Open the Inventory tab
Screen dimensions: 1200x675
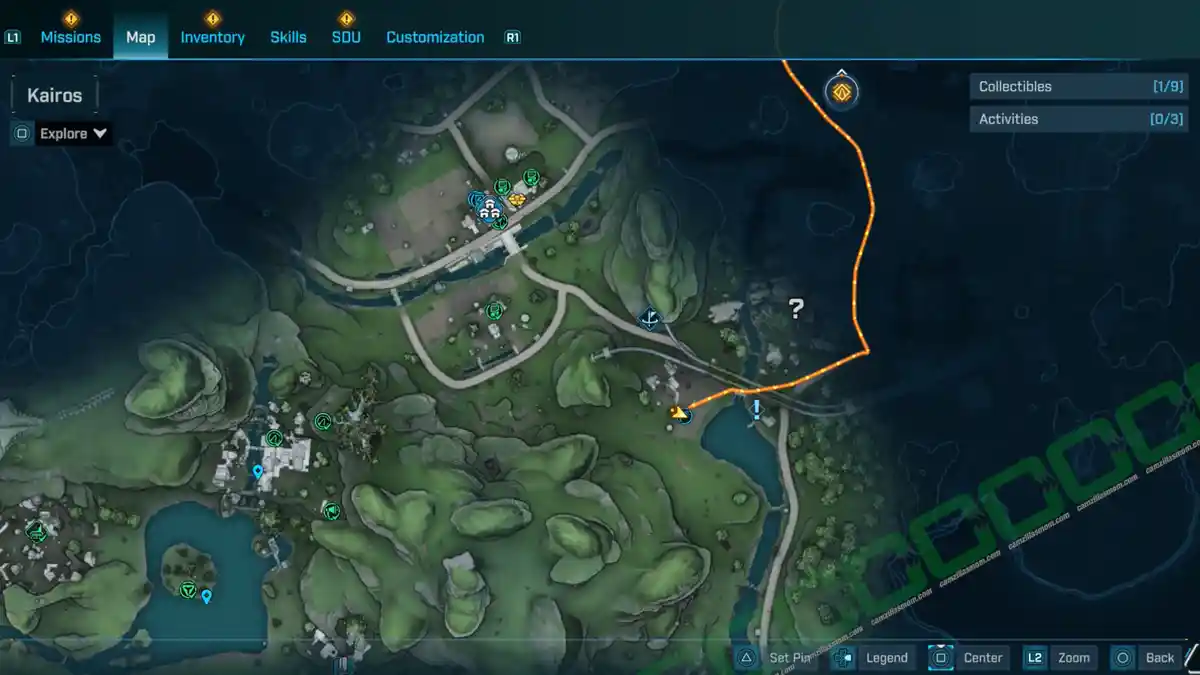212,37
